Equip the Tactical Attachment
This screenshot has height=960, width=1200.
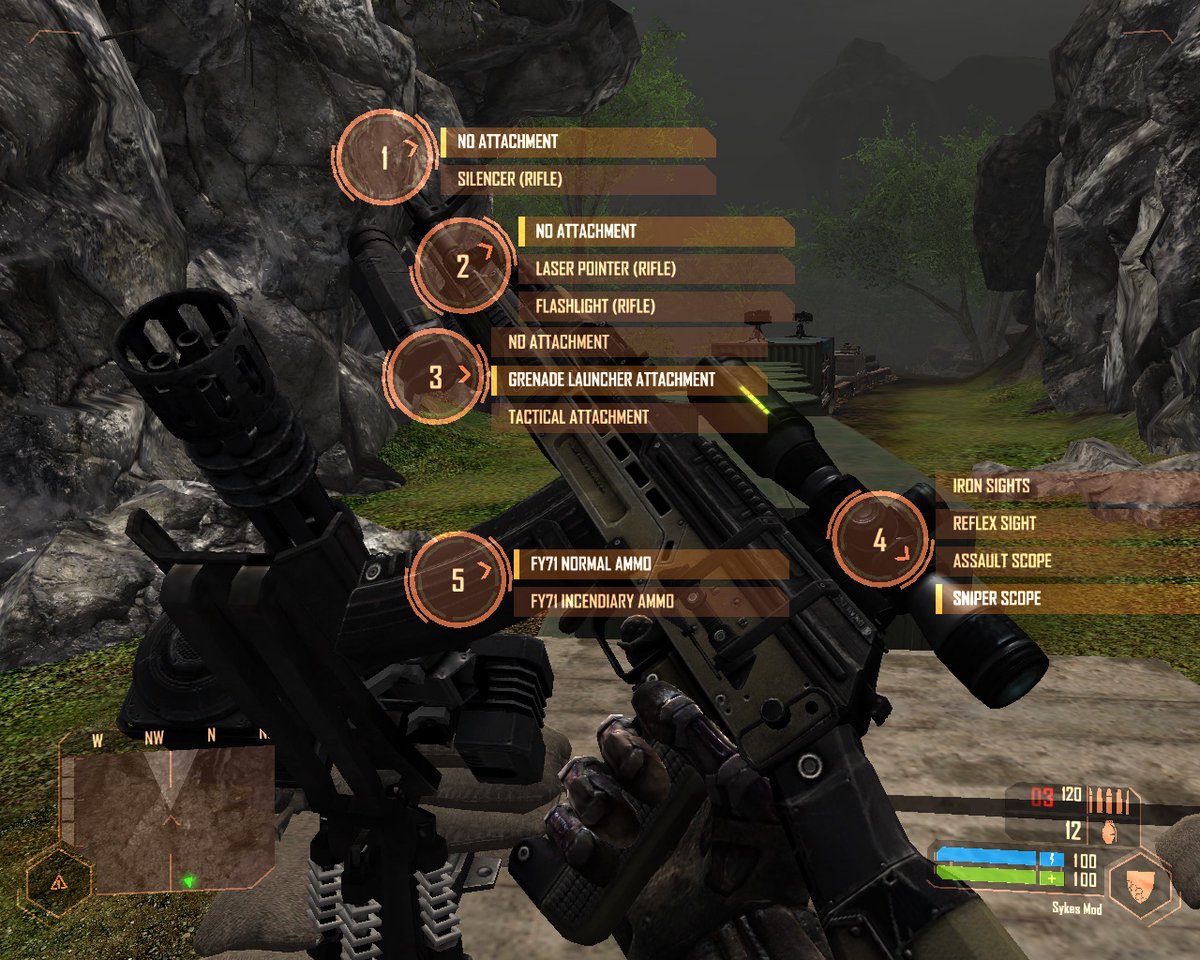pos(629,417)
